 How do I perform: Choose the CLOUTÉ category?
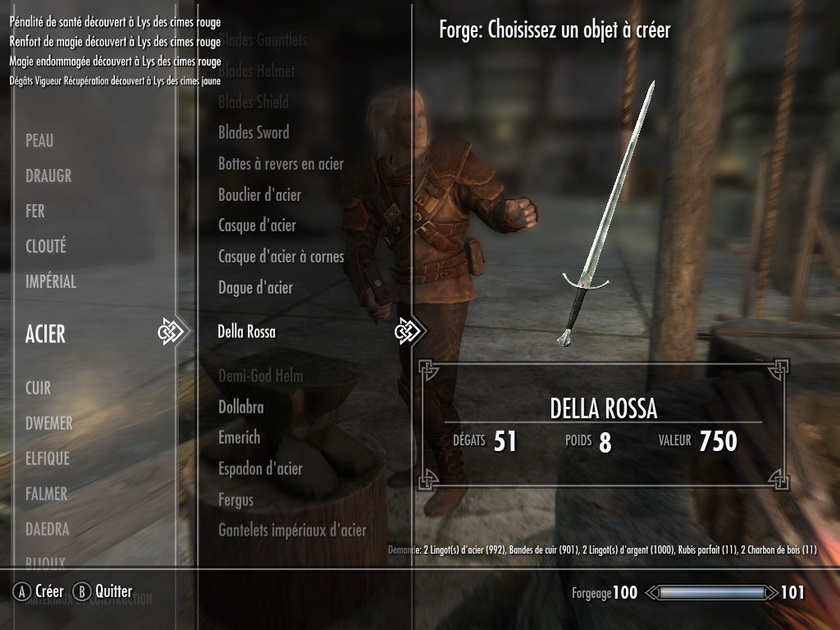[x=46, y=246]
